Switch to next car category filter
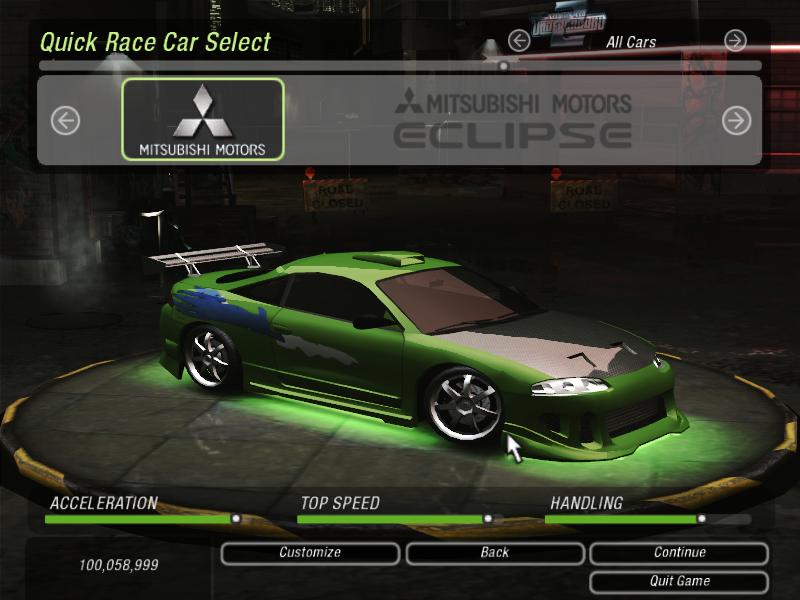 point(735,41)
